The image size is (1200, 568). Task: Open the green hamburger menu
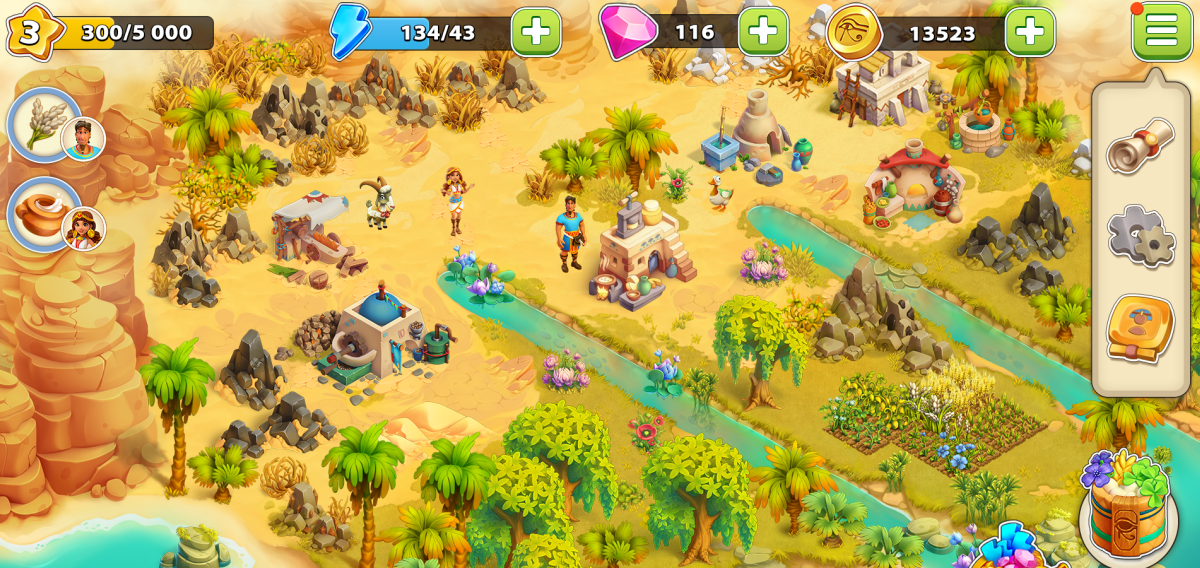coord(1161,31)
